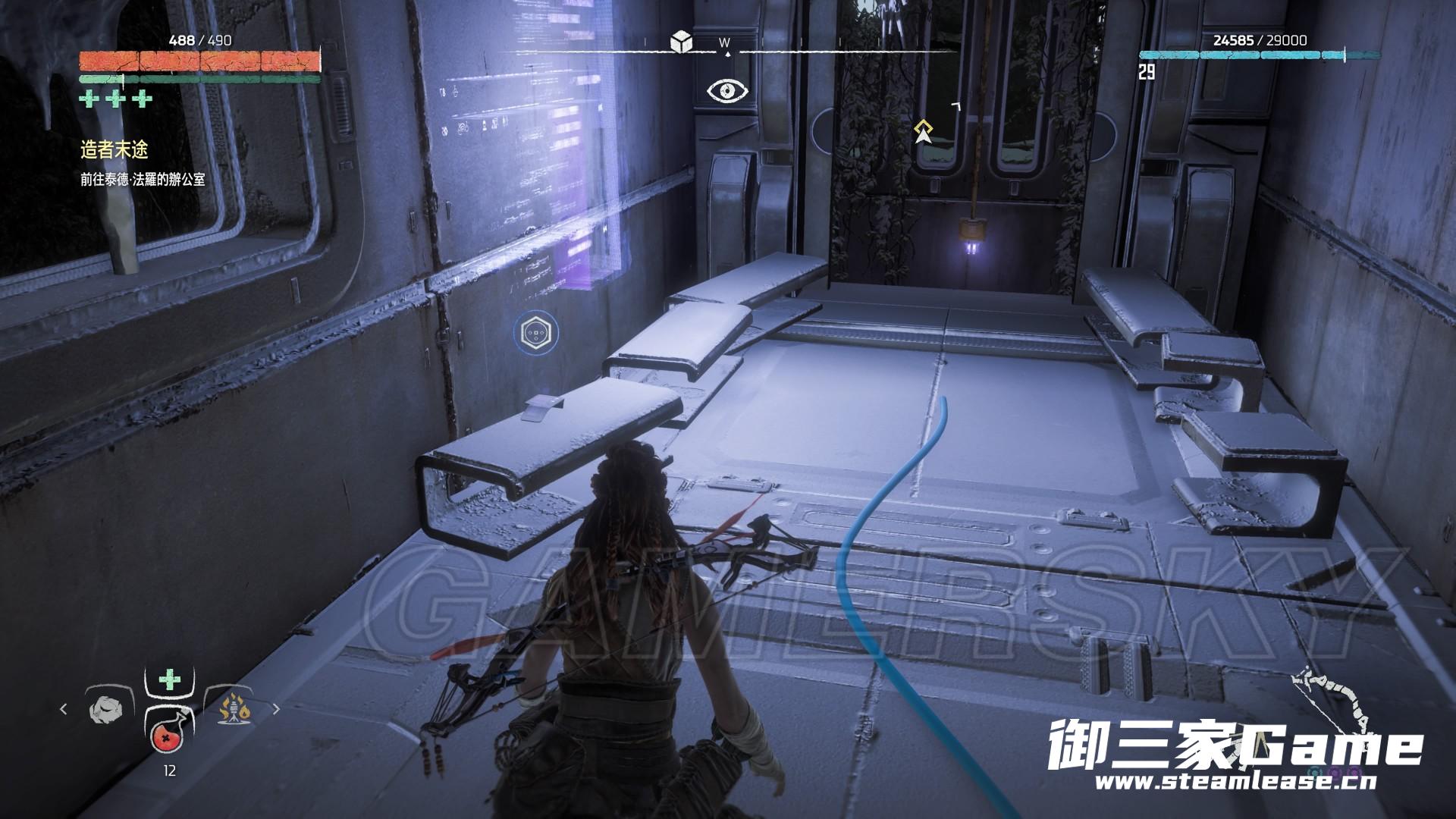
Task: Select the flame tool icon
Action: tap(236, 710)
